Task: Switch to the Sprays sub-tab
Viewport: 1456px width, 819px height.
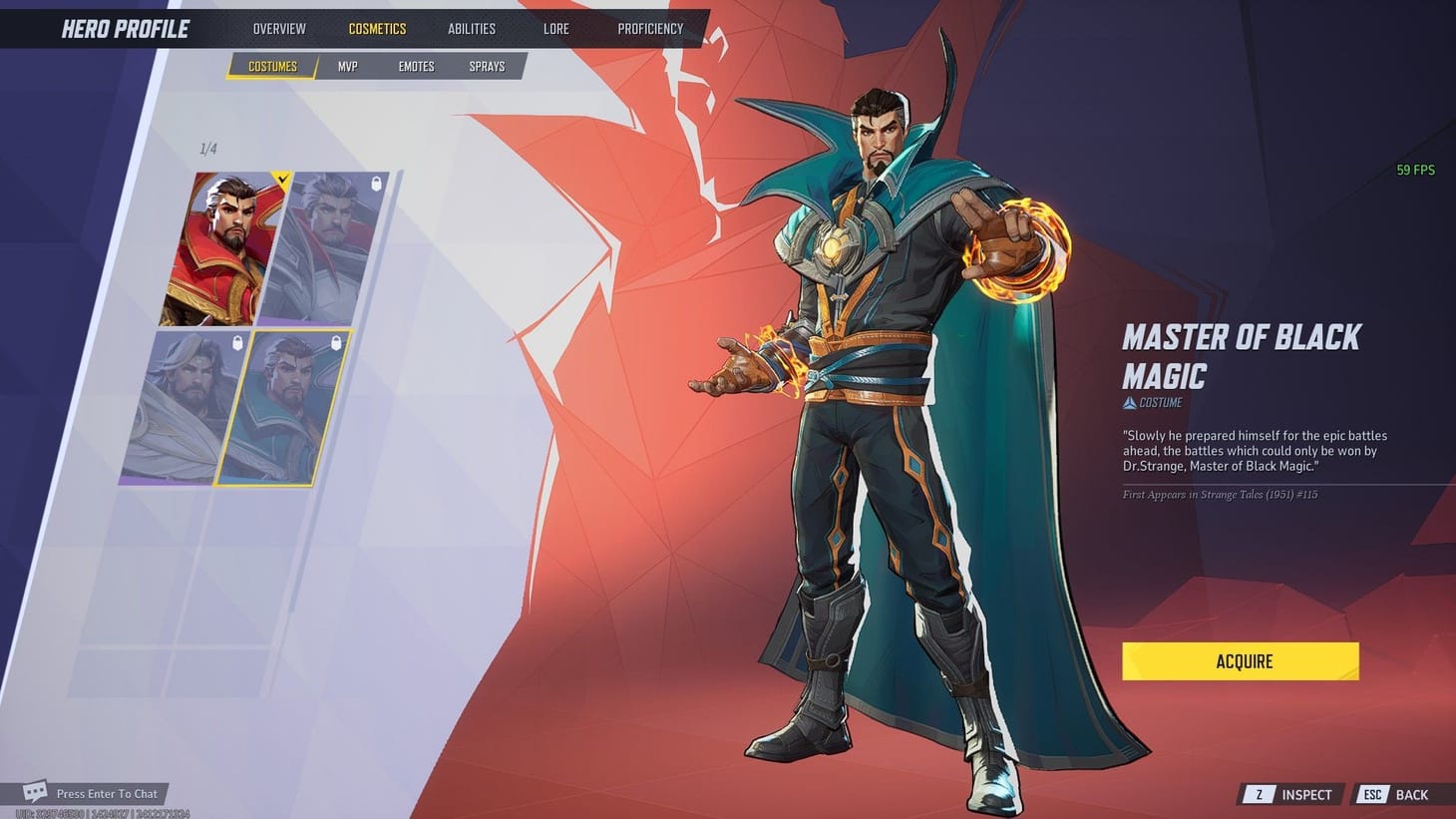Action: tap(487, 66)
